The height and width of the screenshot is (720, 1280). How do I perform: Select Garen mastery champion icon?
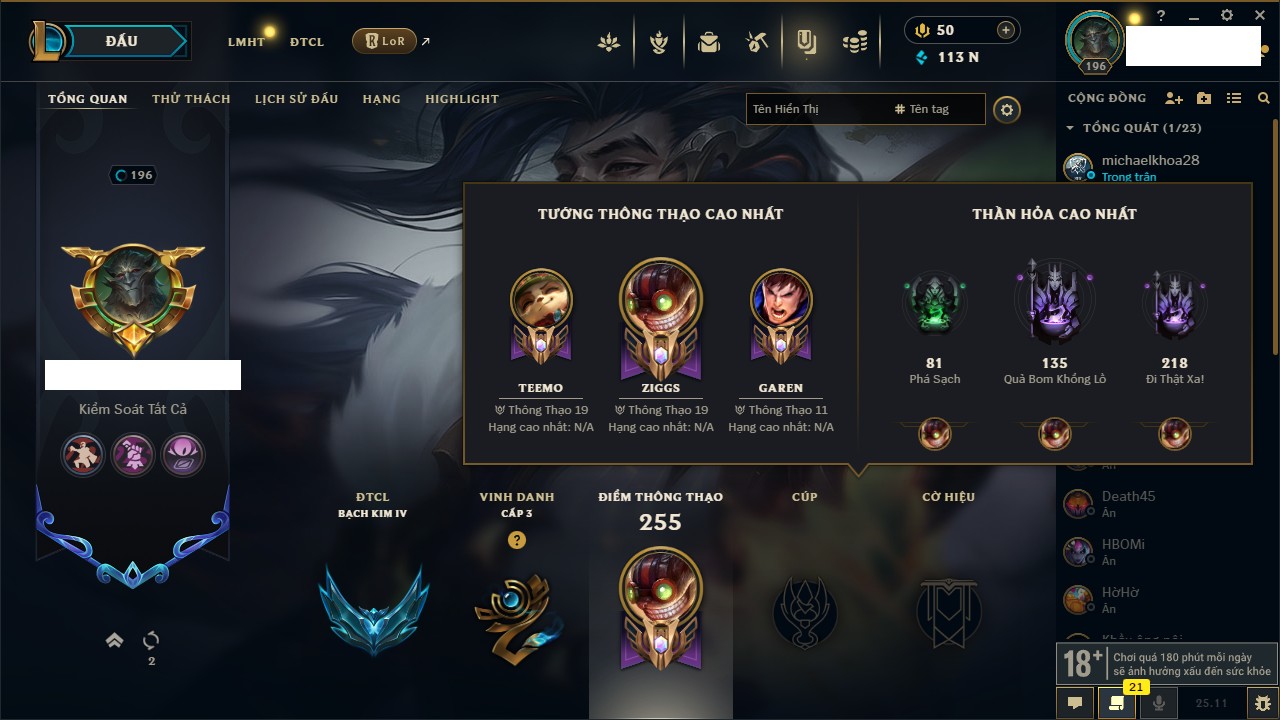click(781, 300)
